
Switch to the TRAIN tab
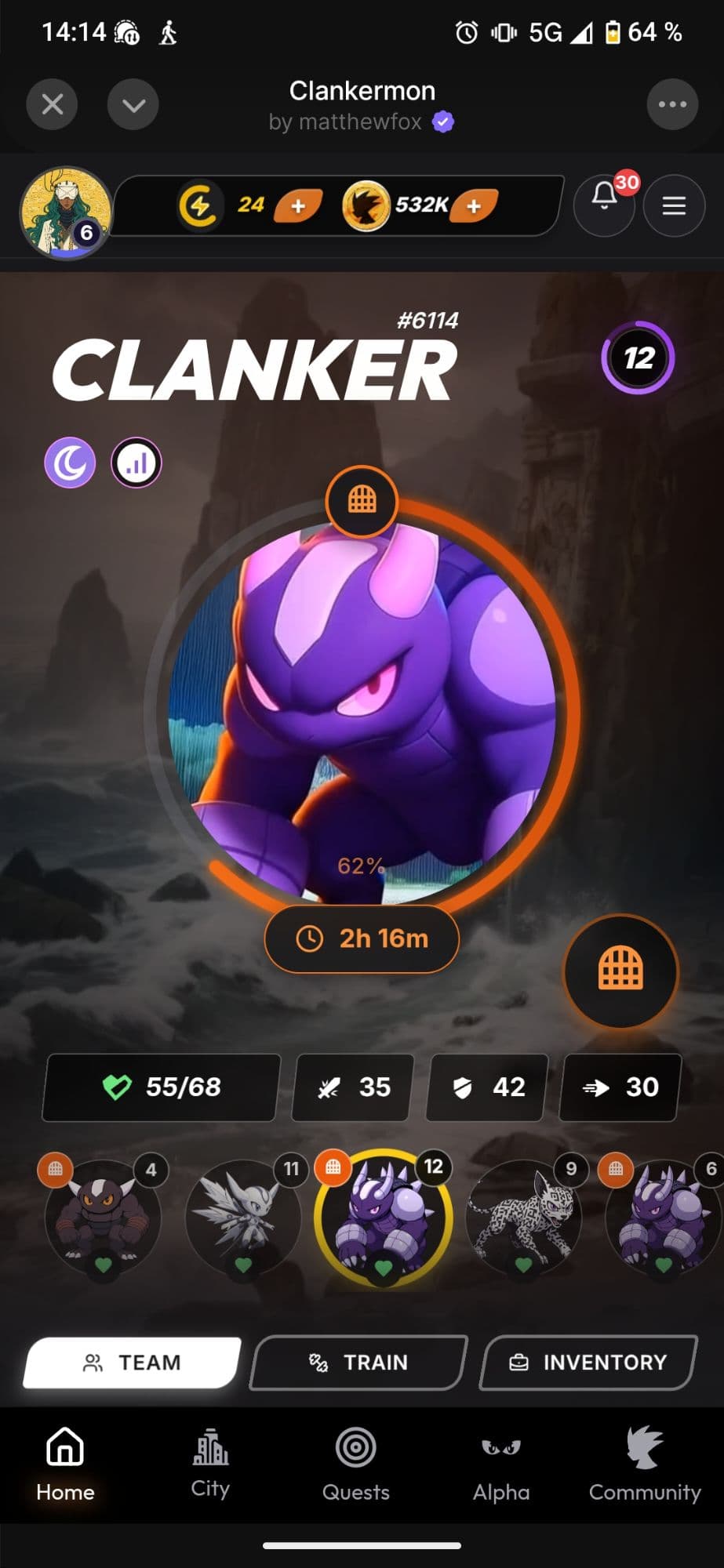coord(358,1363)
